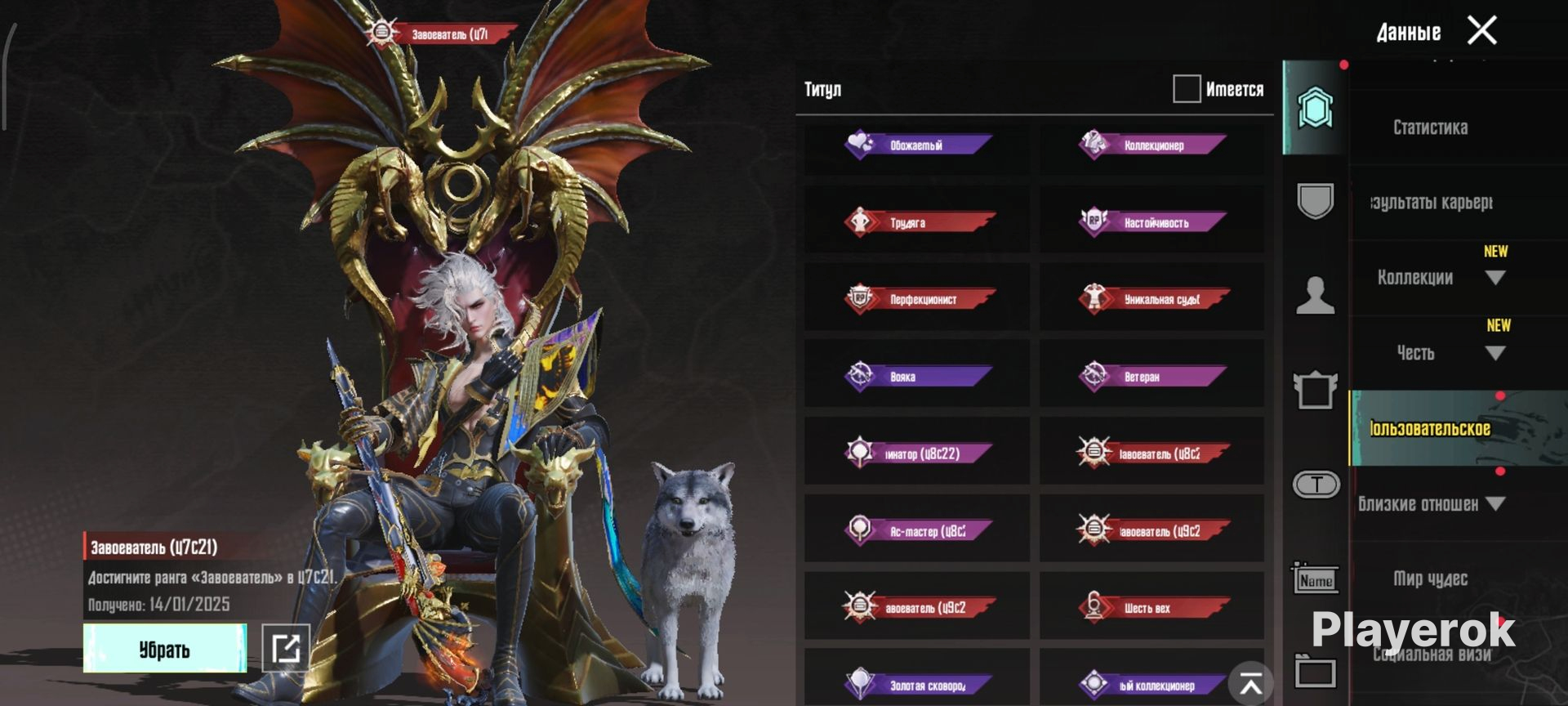The image size is (1568, 706).
Task: Open the Name card icon tab
Action: click(x=1315, y=579)
